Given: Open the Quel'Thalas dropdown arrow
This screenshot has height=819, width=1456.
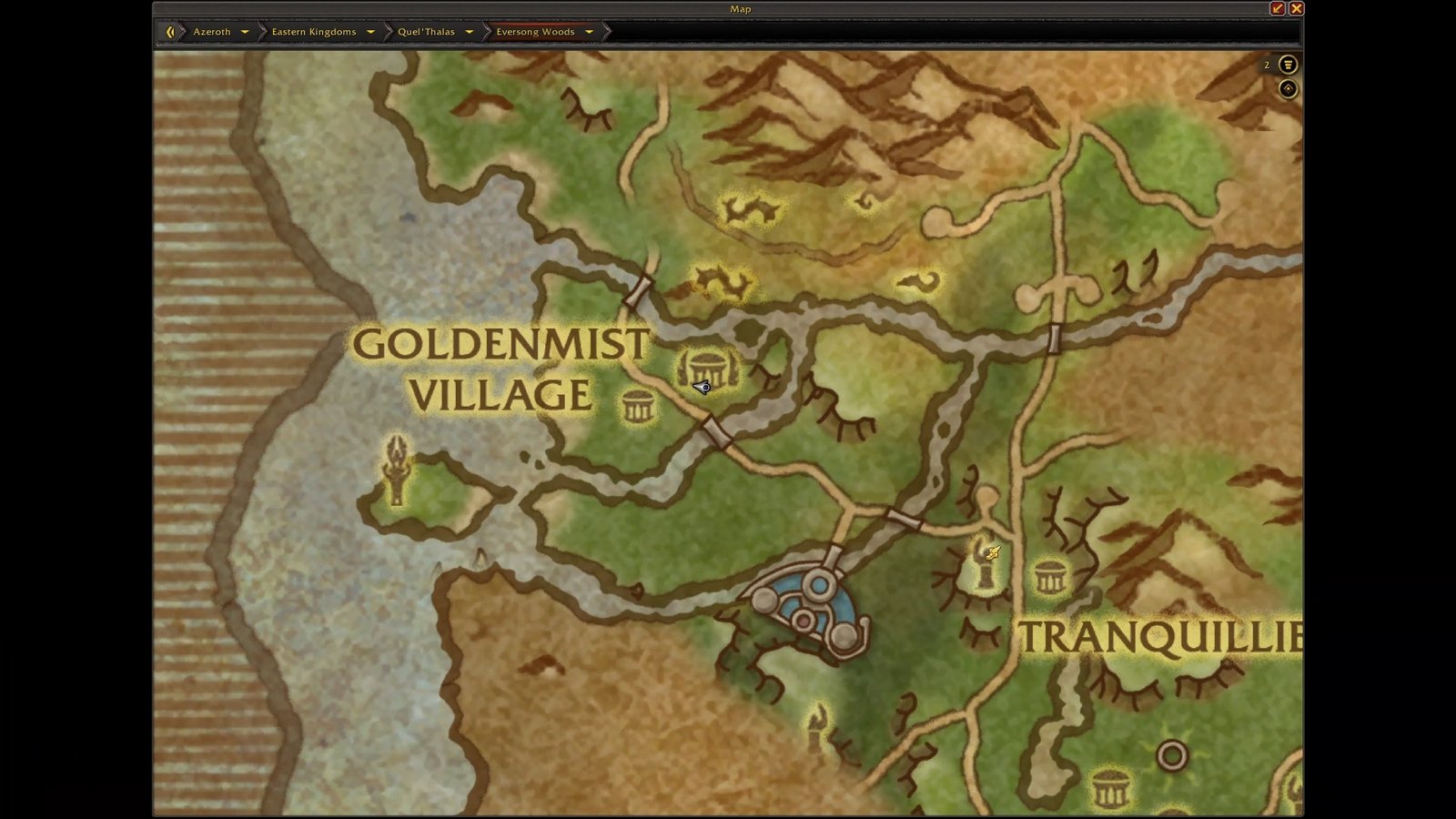Looking at the screenshot, I should (470, 31).
